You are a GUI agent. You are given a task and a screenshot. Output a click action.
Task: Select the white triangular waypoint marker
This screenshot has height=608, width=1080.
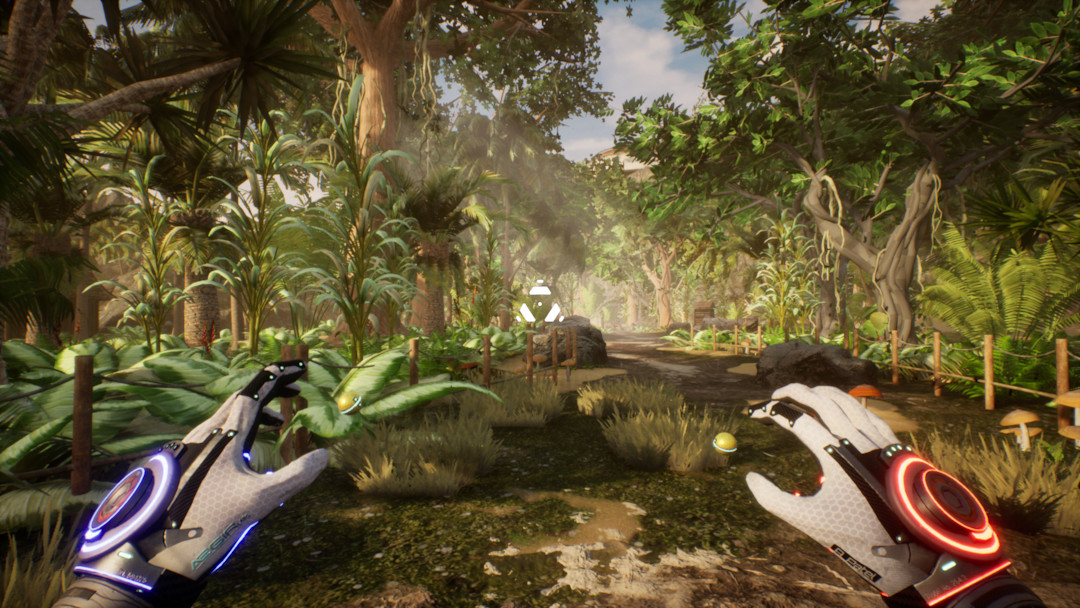(540, 304)
